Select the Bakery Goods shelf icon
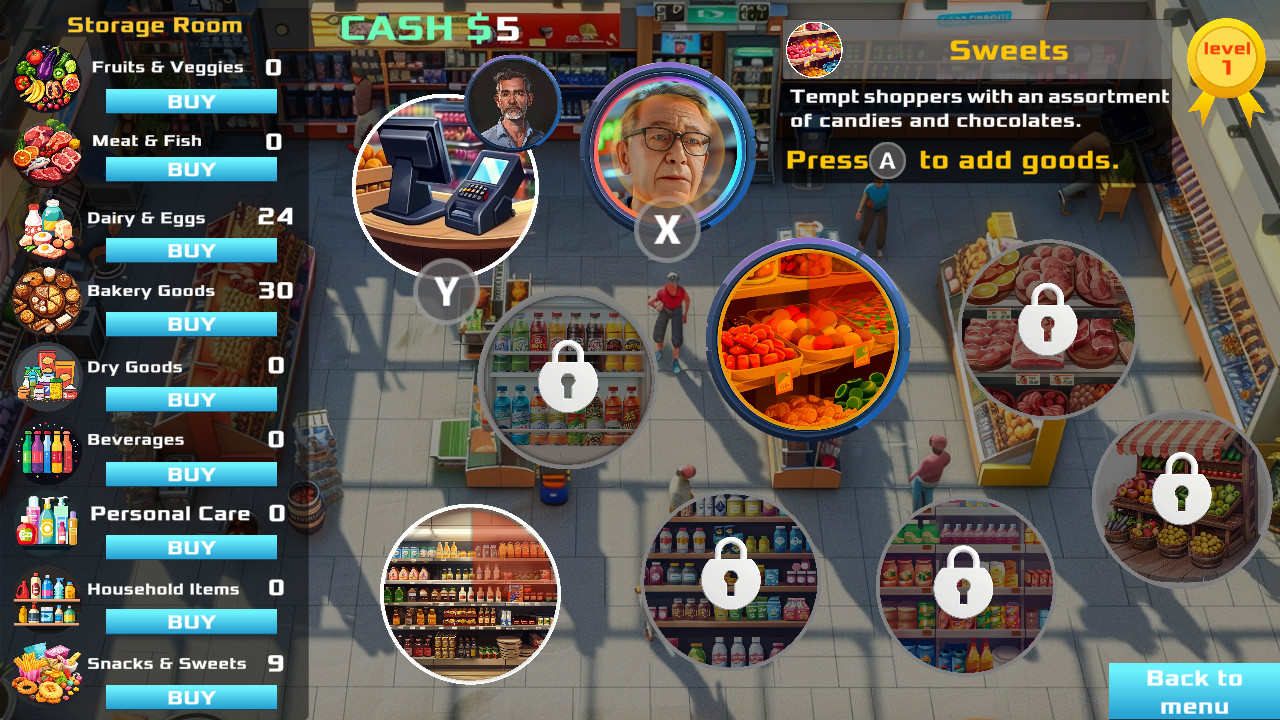Screen dimensions: 1280x720 [x=46, y=300]
